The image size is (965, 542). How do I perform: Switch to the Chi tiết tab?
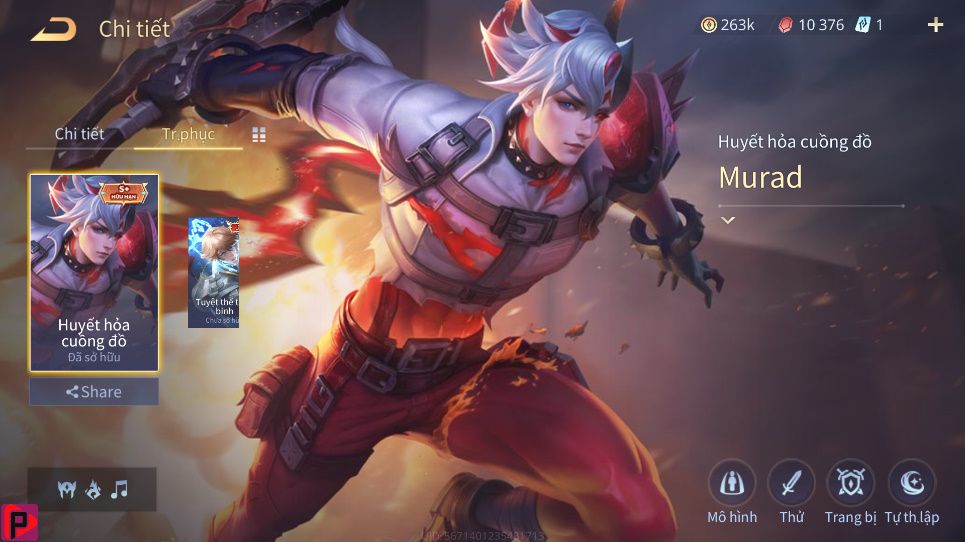tap(79, 134)
